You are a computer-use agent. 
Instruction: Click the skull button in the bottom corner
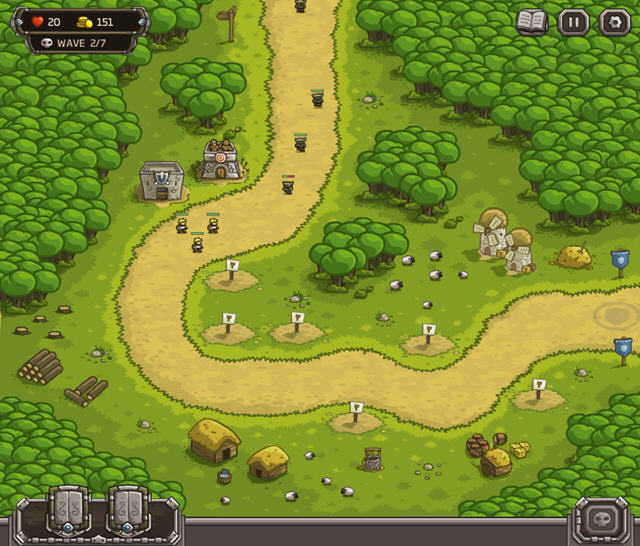(604, 520)
